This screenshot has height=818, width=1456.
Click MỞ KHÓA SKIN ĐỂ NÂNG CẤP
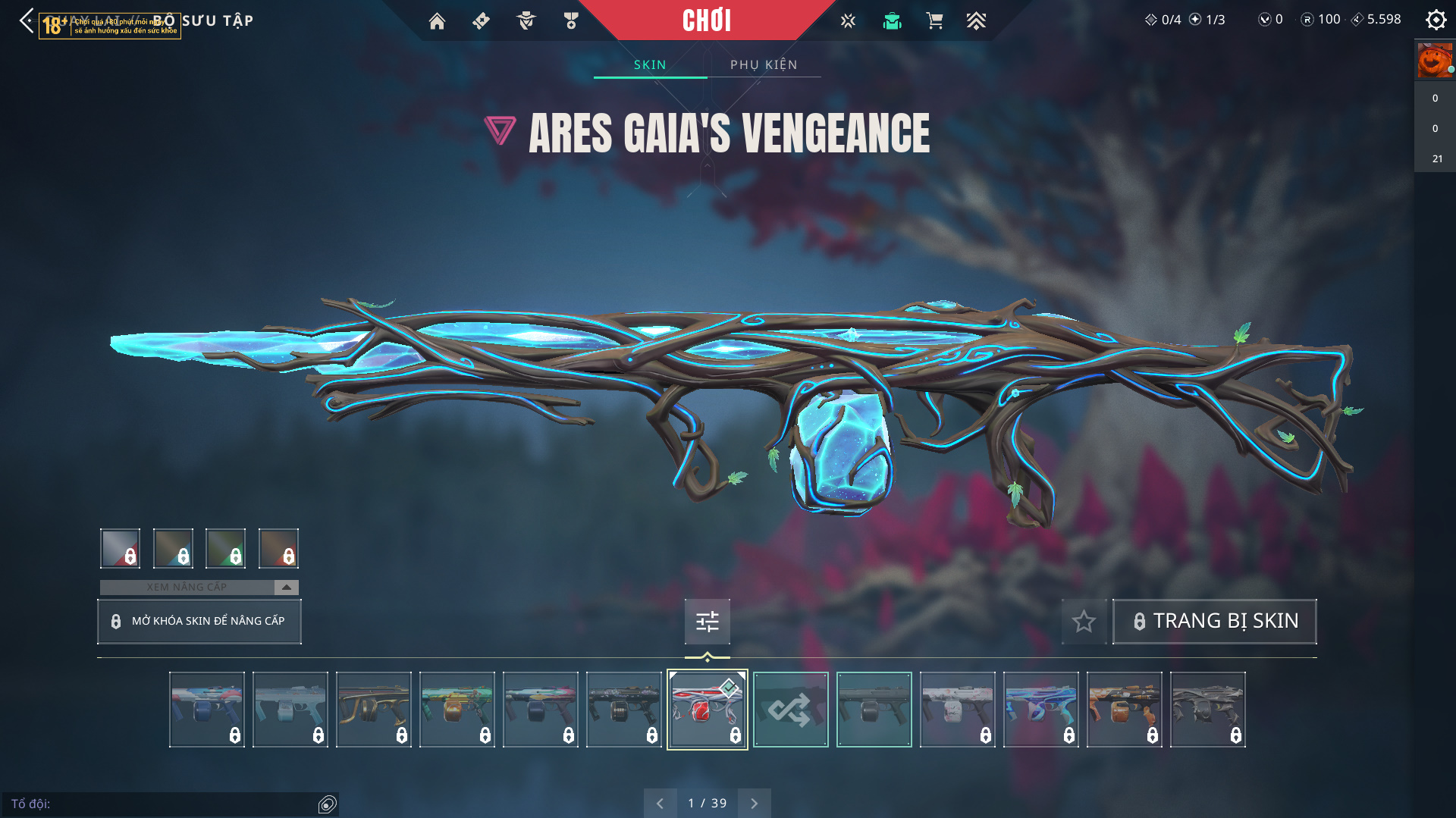(199, 622)
